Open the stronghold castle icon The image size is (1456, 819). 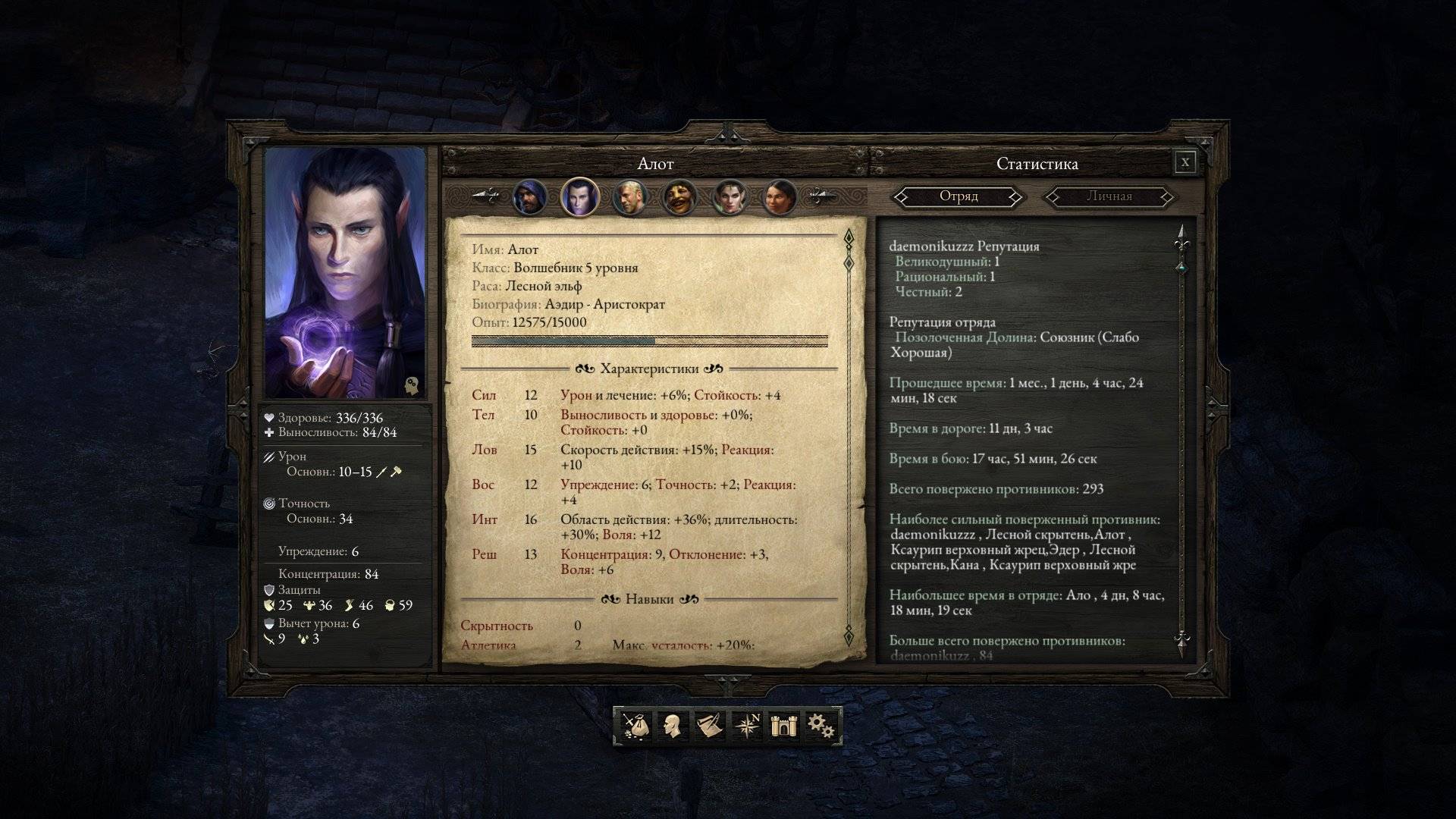781,726
